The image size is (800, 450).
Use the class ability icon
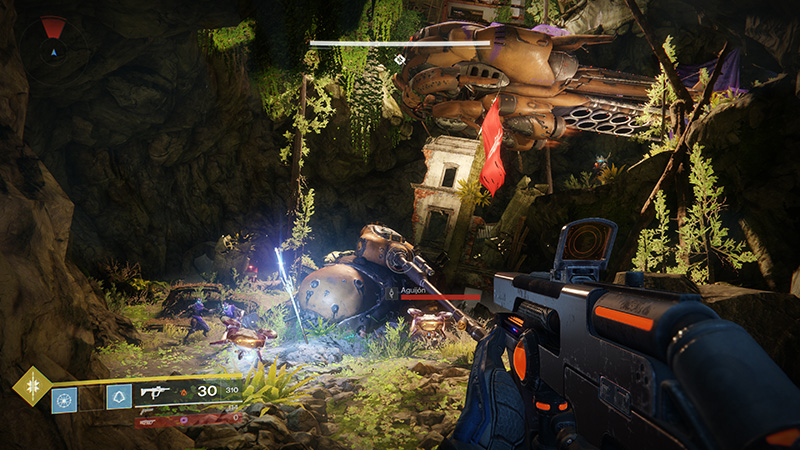point(118,397)
